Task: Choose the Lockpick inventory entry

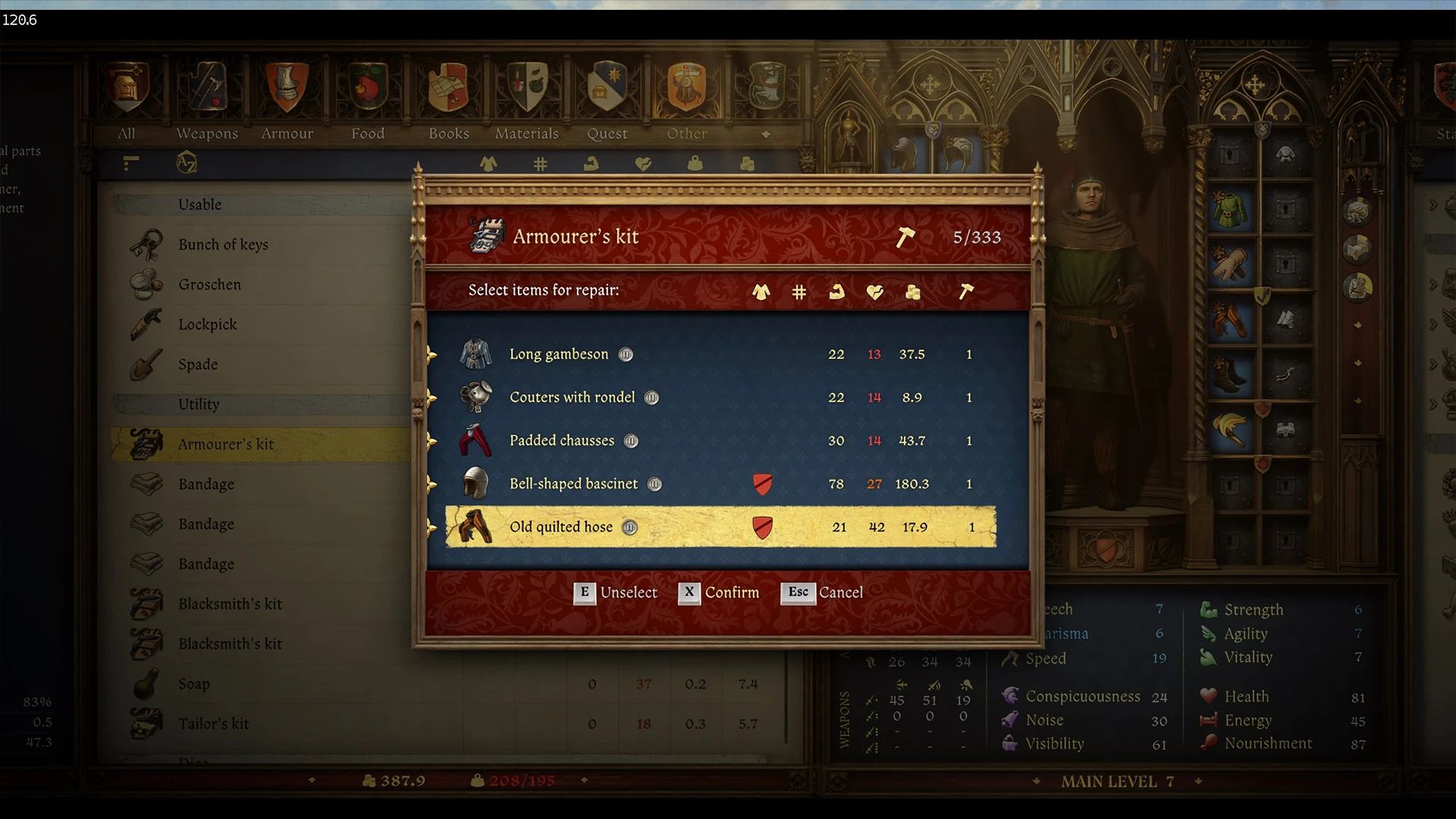Action: (x=207, y=325)
